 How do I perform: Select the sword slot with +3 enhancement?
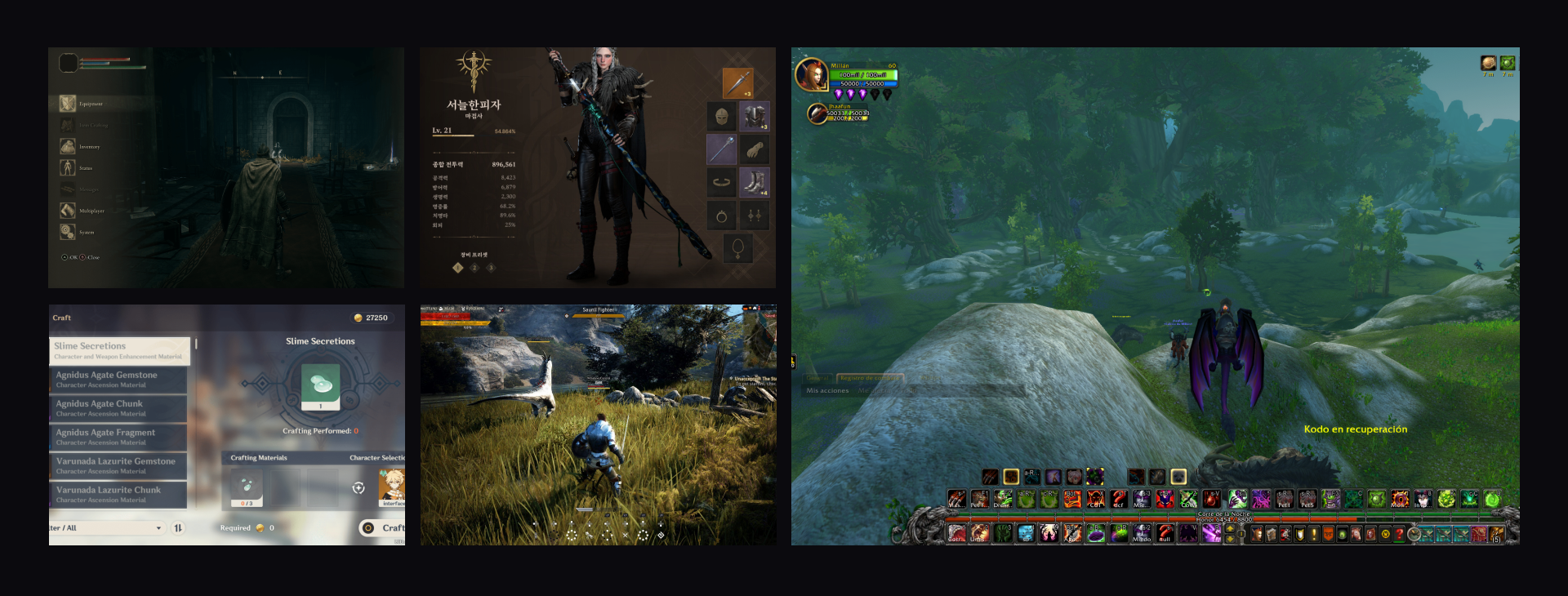tap(737, 82)
